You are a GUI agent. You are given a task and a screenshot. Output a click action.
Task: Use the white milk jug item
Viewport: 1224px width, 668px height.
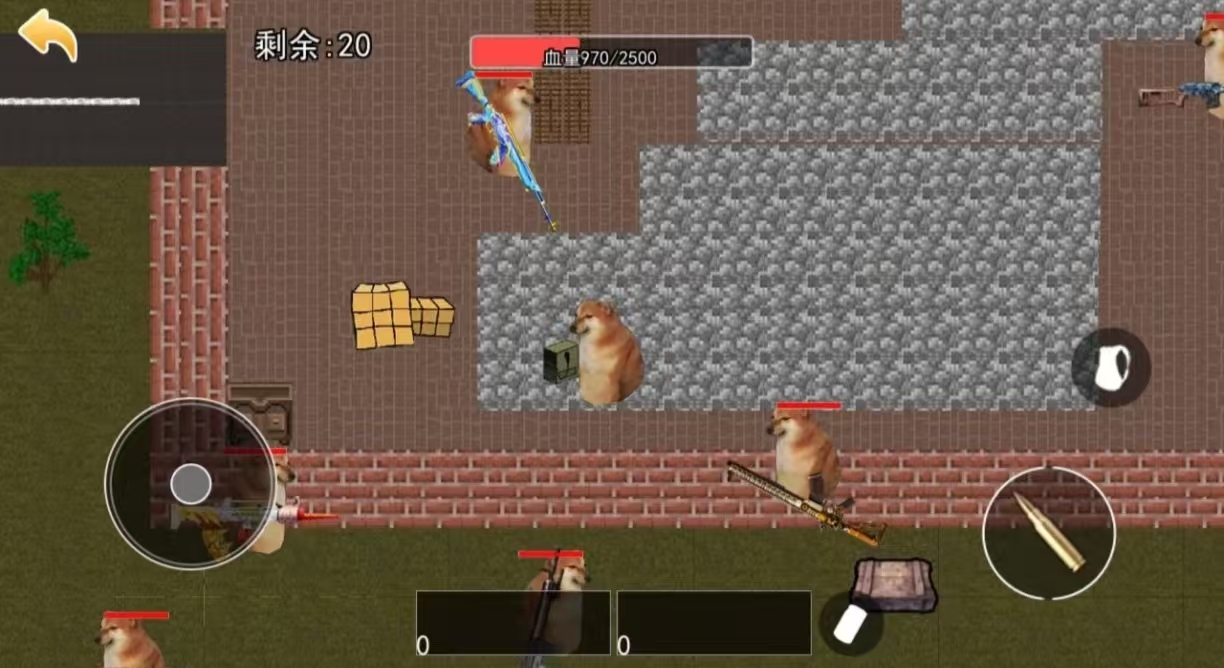pyautogui.click(x=1111, y=367)
